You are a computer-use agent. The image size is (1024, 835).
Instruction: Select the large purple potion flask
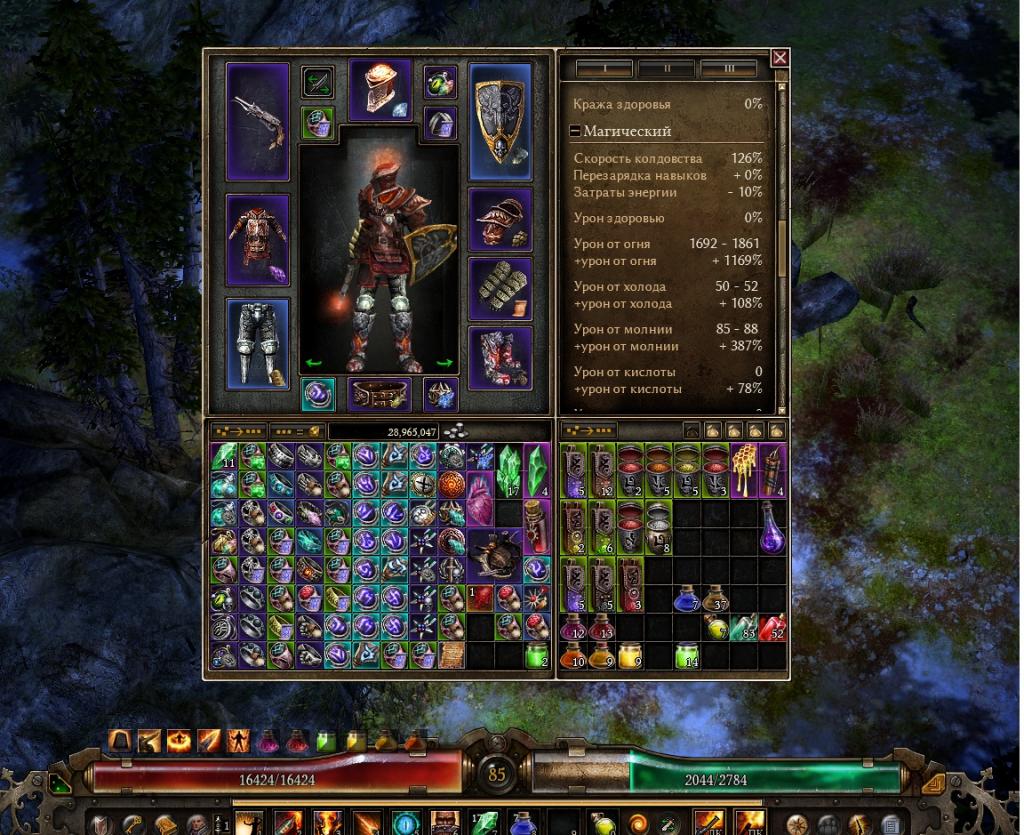[770, 527]
